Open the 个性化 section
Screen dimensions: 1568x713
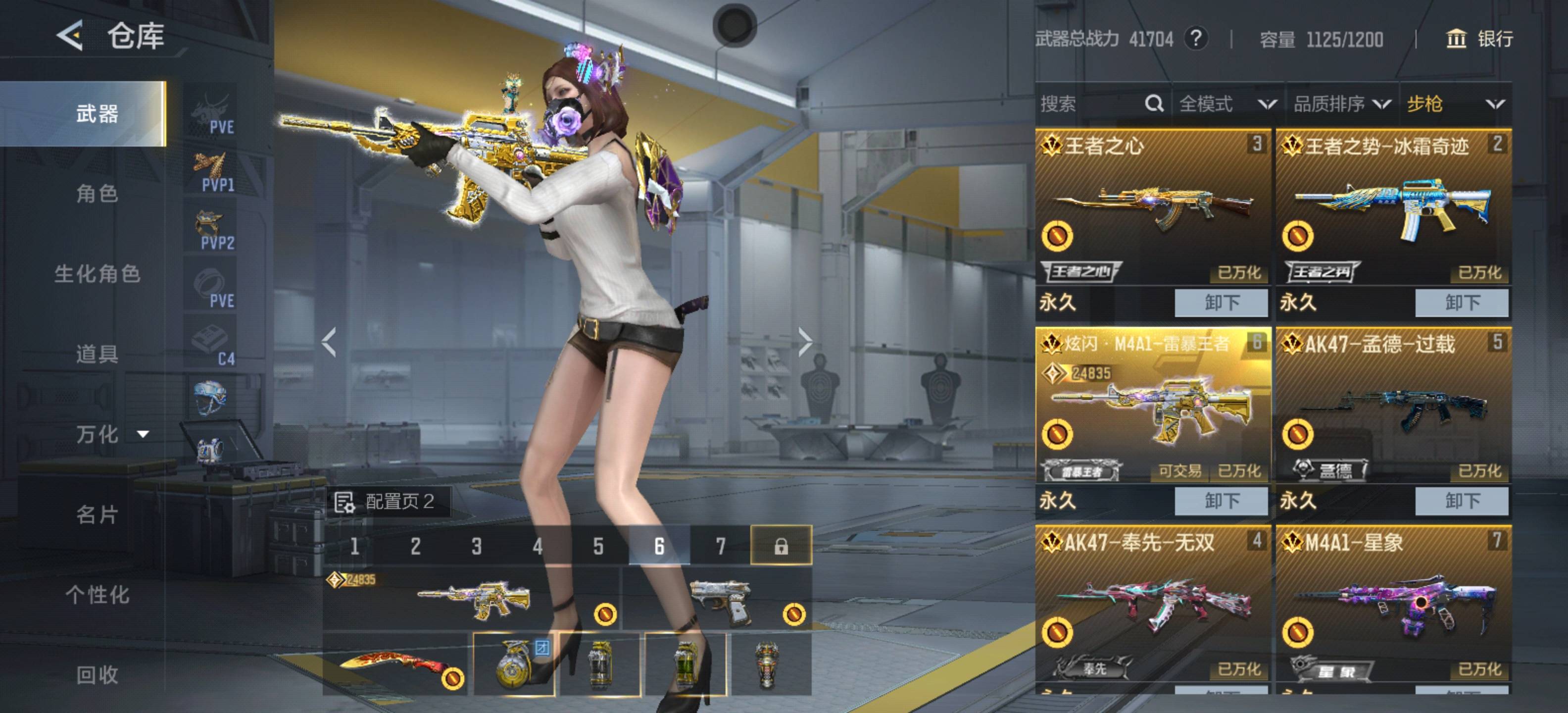coord(97,595)
